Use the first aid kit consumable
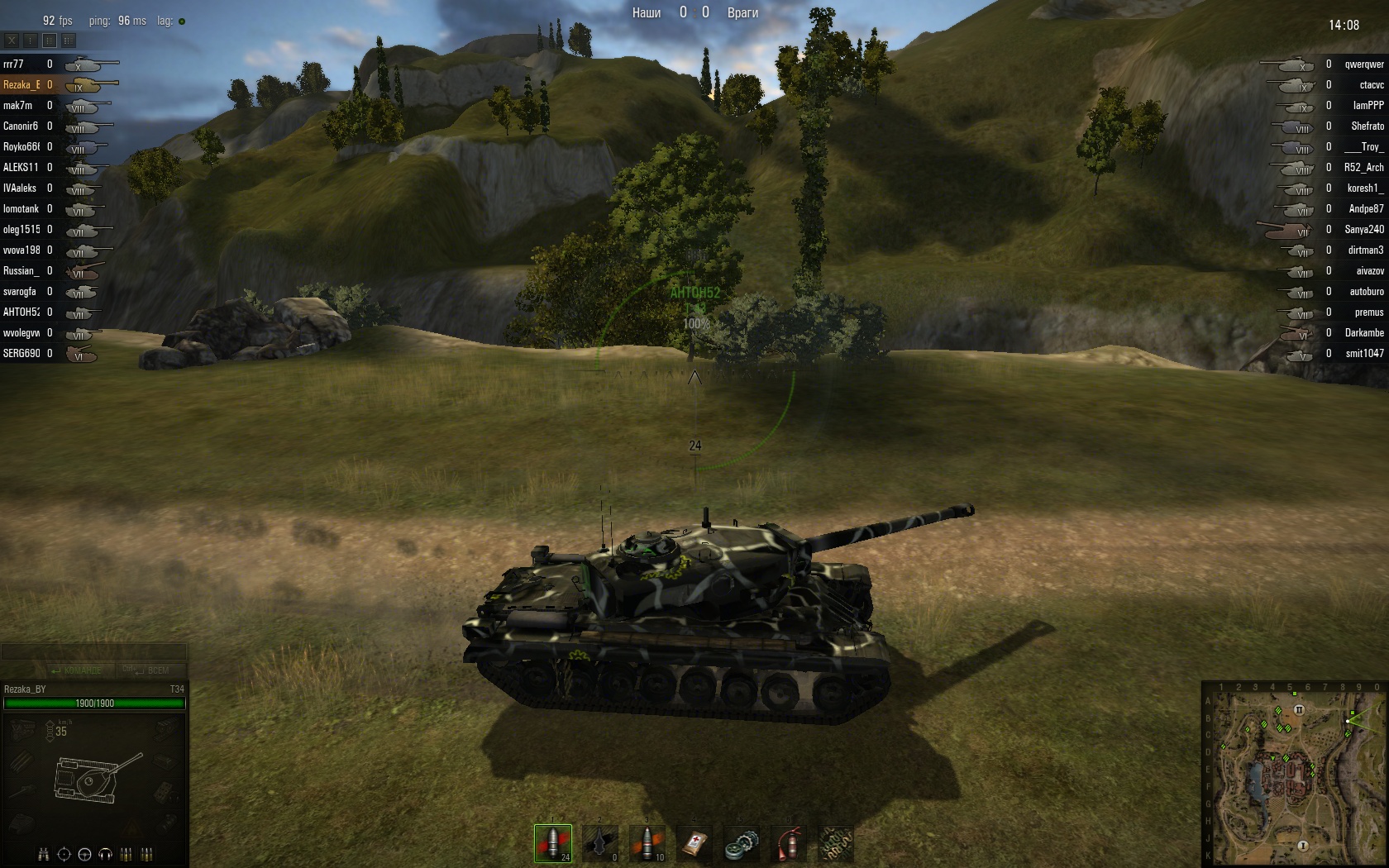The image size is (1389, 868). pyautogui.click(x=694, y=844)
